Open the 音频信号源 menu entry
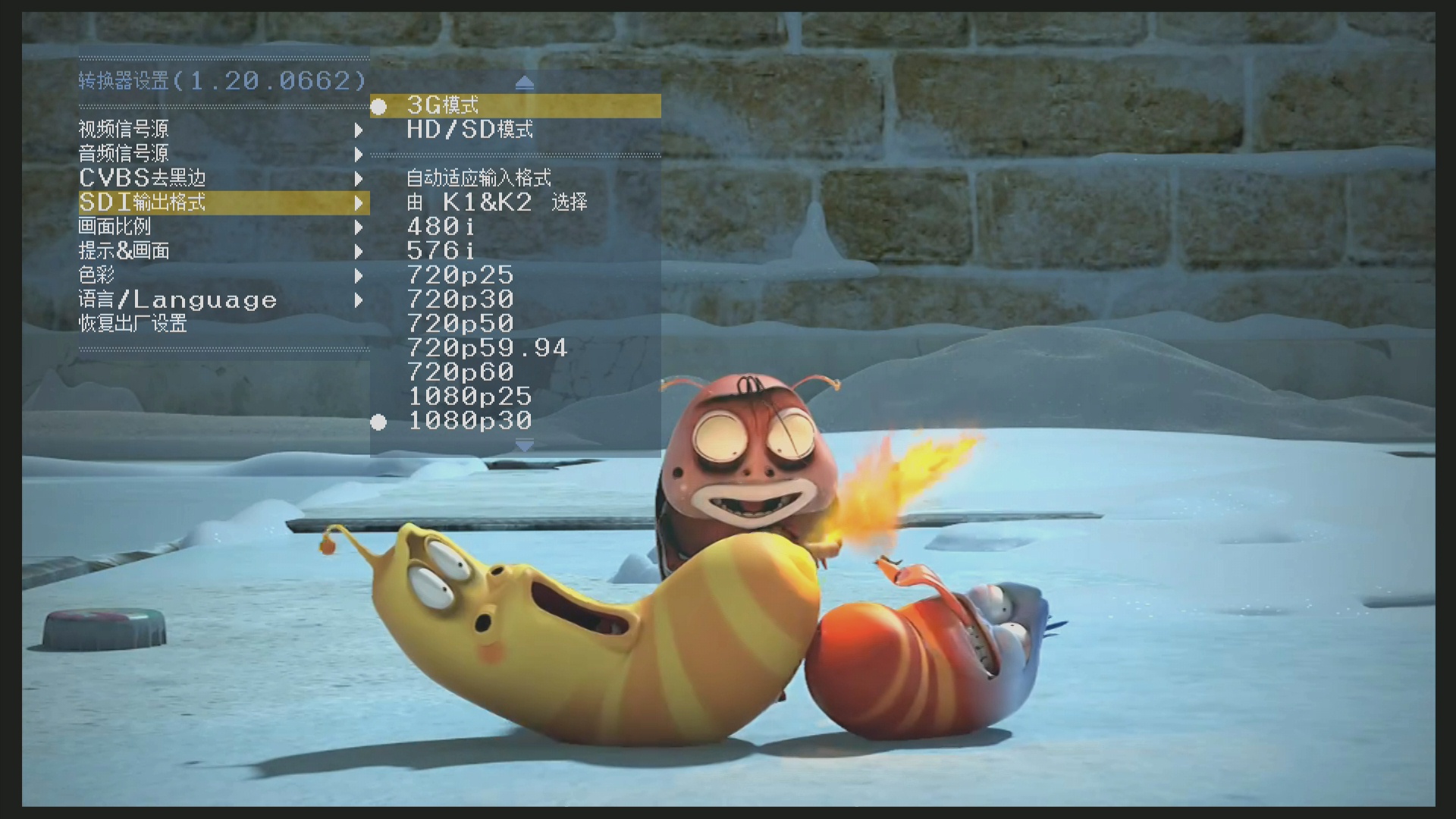 (124, 154)
